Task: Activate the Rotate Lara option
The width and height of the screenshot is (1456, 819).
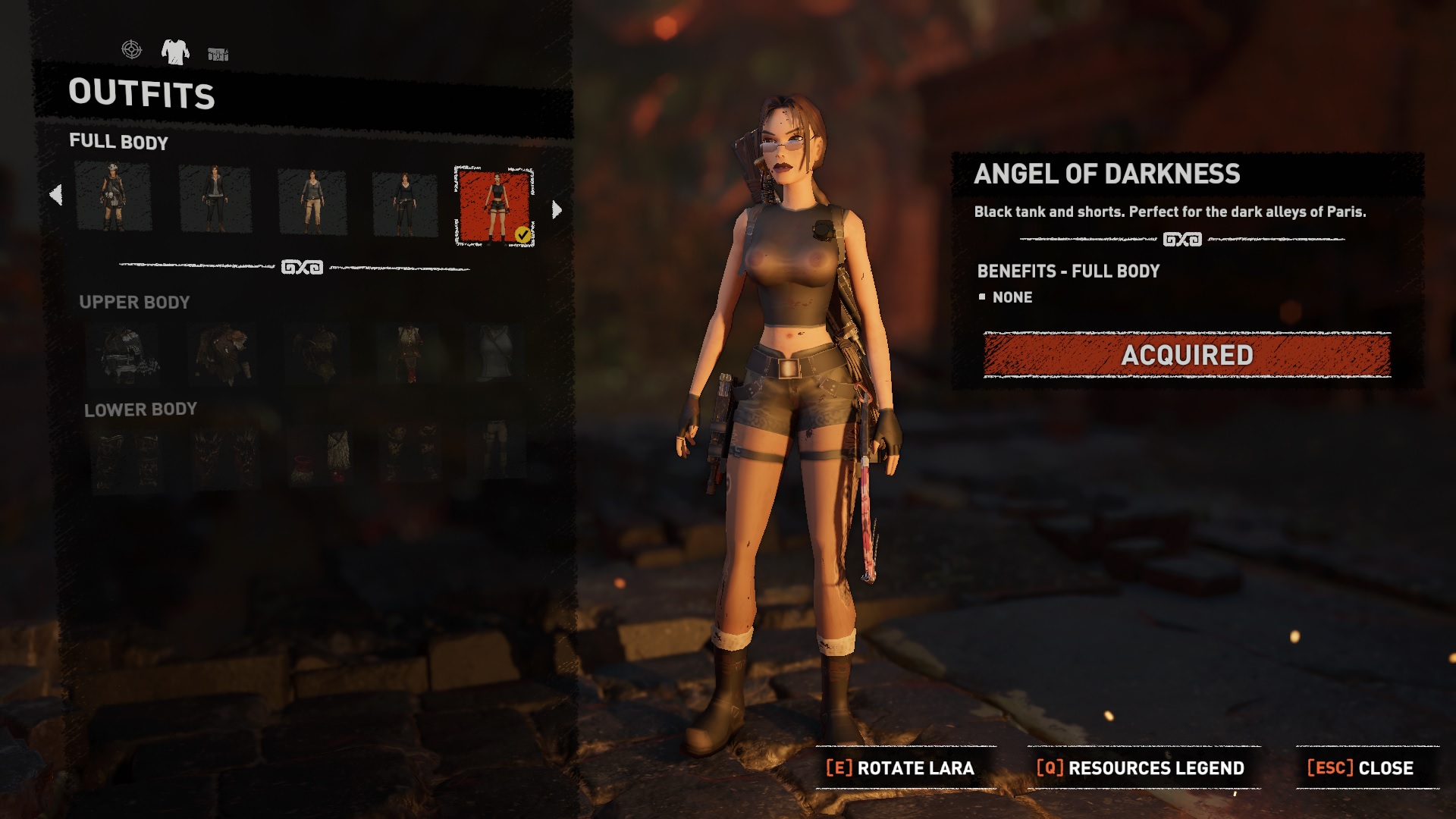Action: 901,768
